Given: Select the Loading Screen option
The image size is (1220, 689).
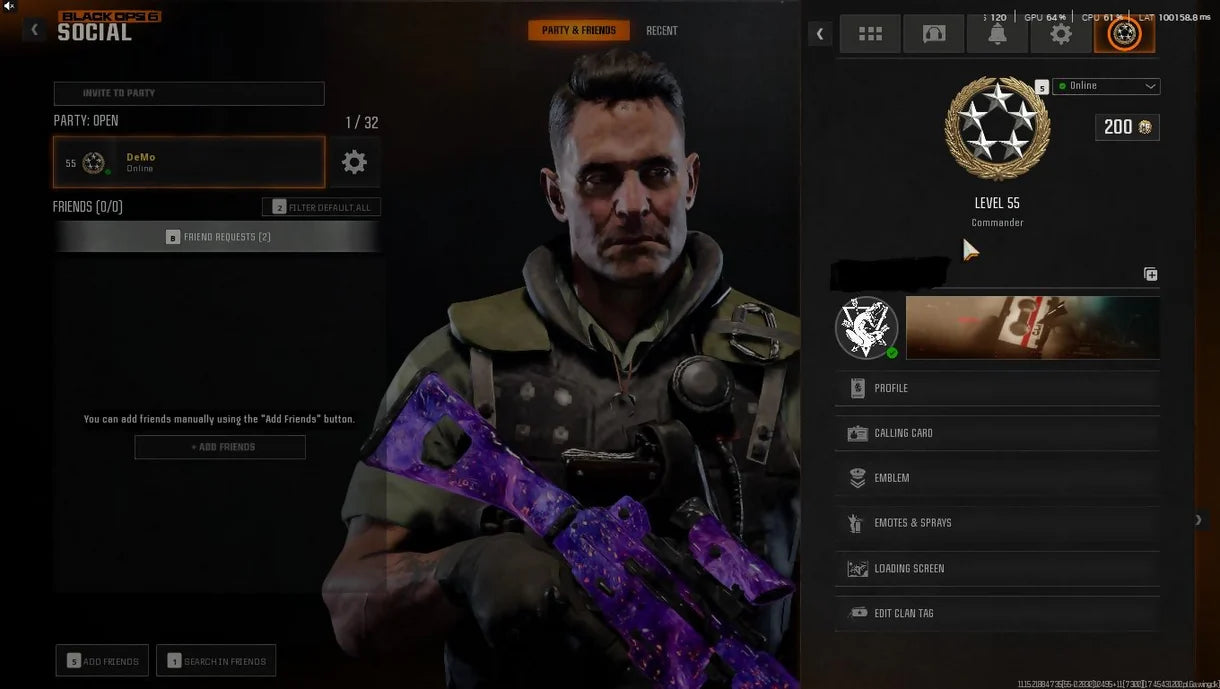Looking at the screenshot, I should click(x=997, y=568).
